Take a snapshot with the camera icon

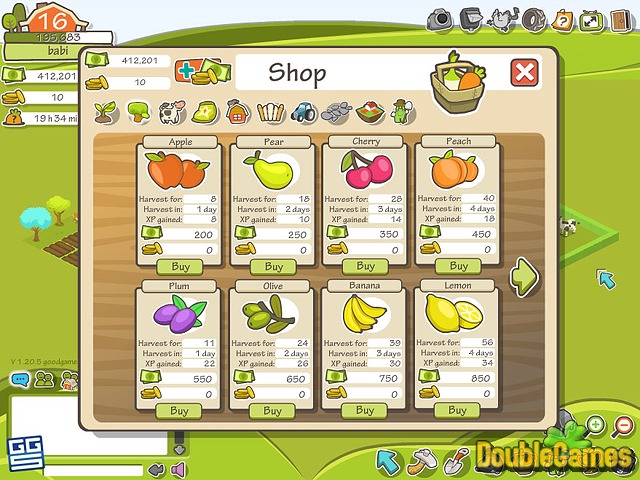tap(442, 18)
